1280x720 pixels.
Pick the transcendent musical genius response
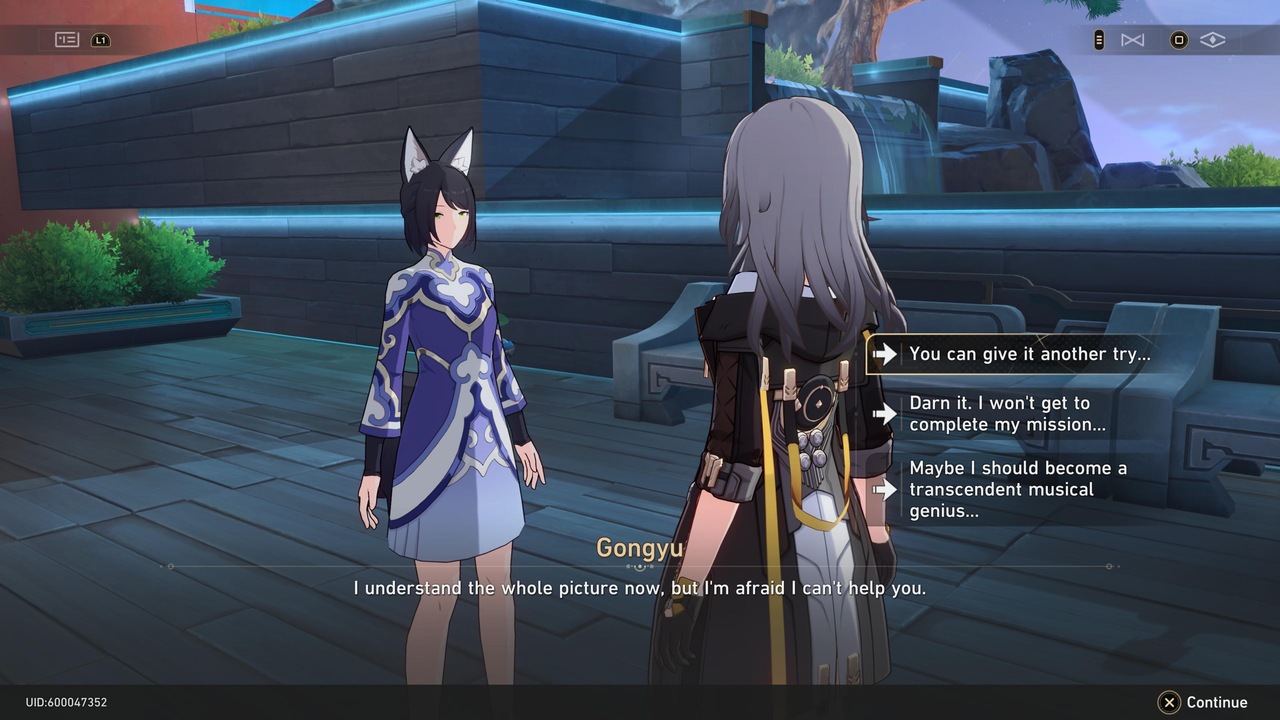(1018, 489)
